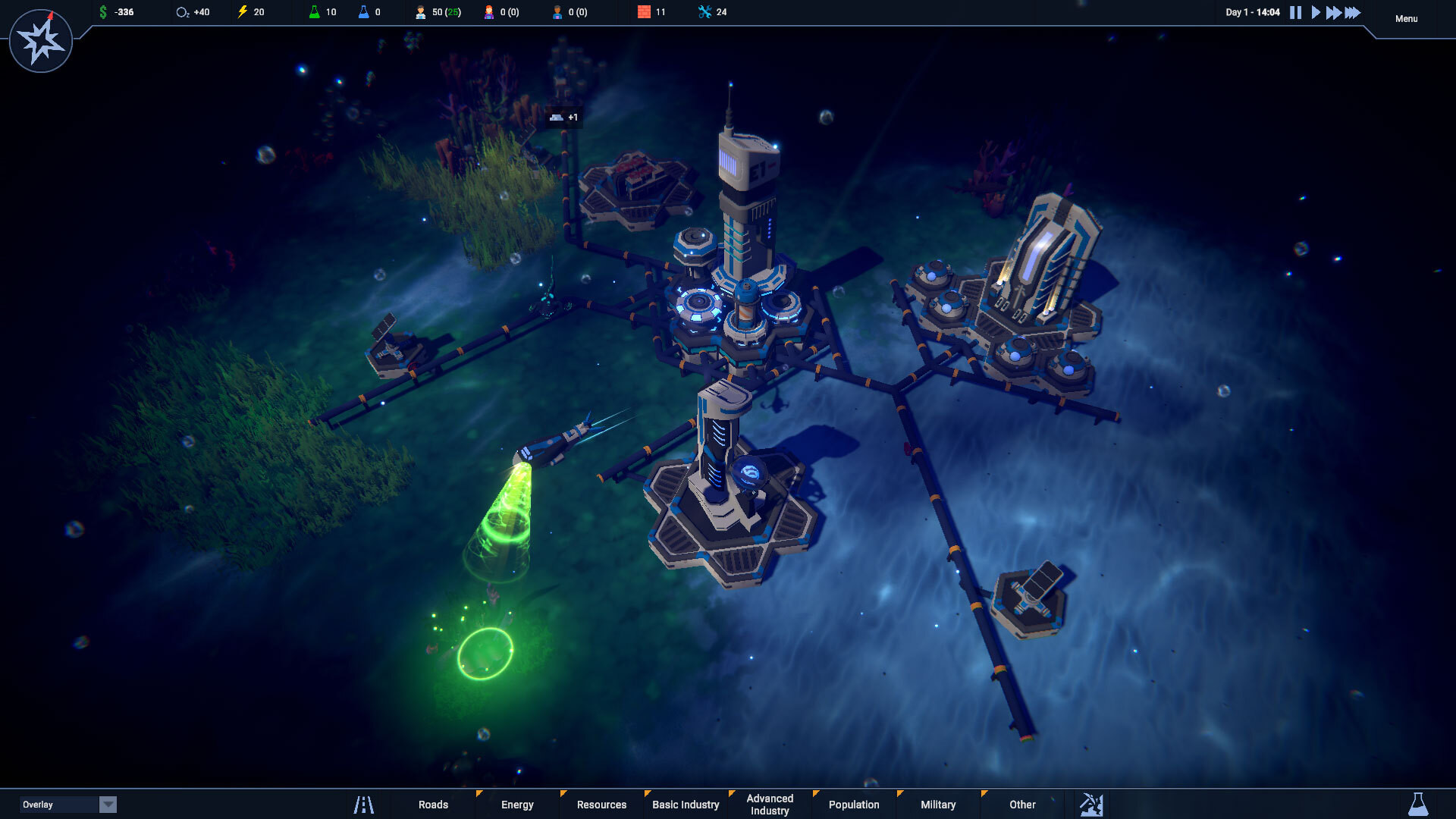Screen dimensions: 1456x819
Task: Select the bricks resource icon showing 11
Action: (x=643, y=11)
